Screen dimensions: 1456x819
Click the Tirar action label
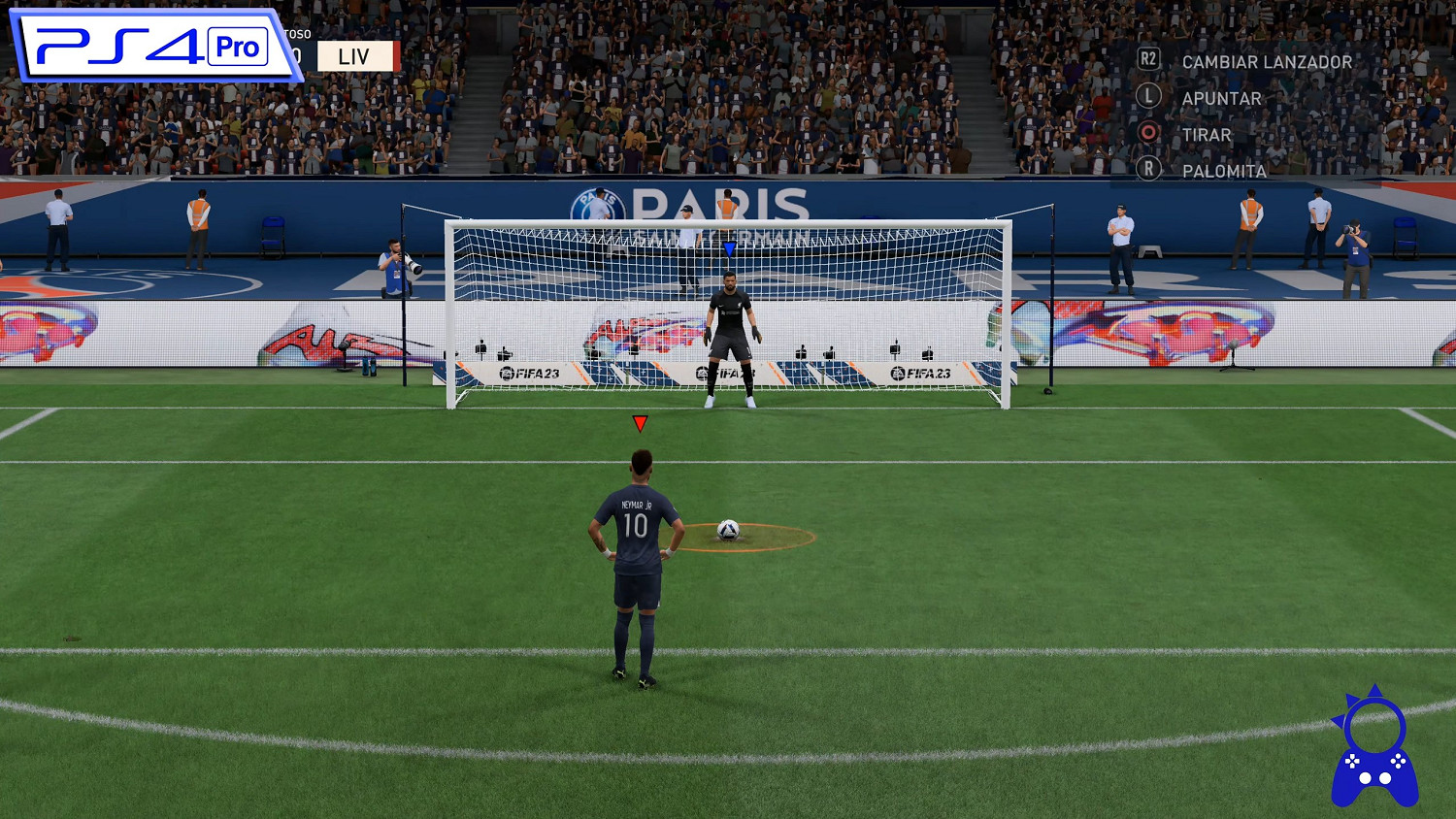tap(1206, 134)
